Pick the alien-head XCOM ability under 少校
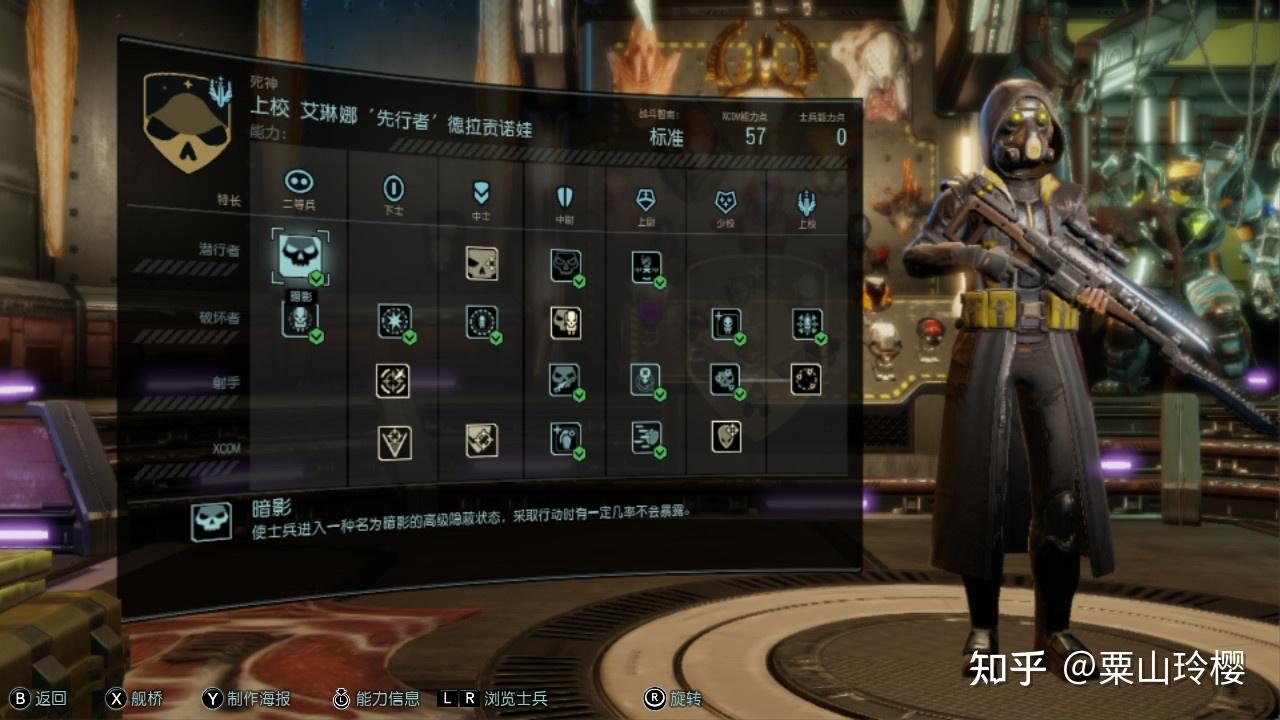The image size is (1280, 720). point(726,436)
